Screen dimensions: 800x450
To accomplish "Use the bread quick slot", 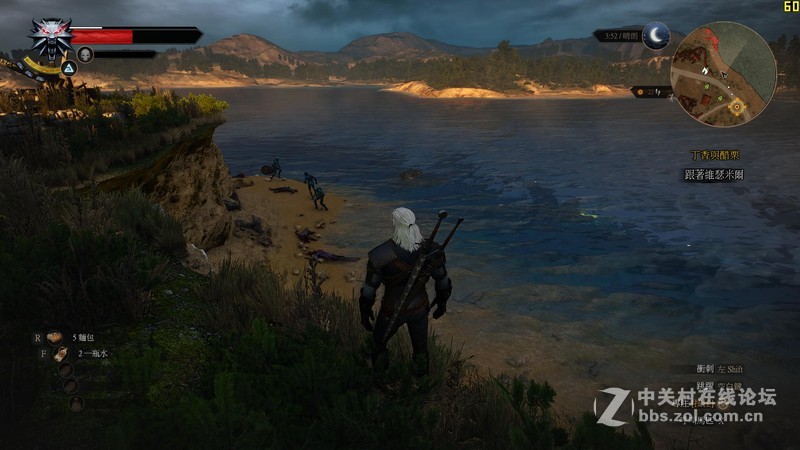I will point(56,338).
